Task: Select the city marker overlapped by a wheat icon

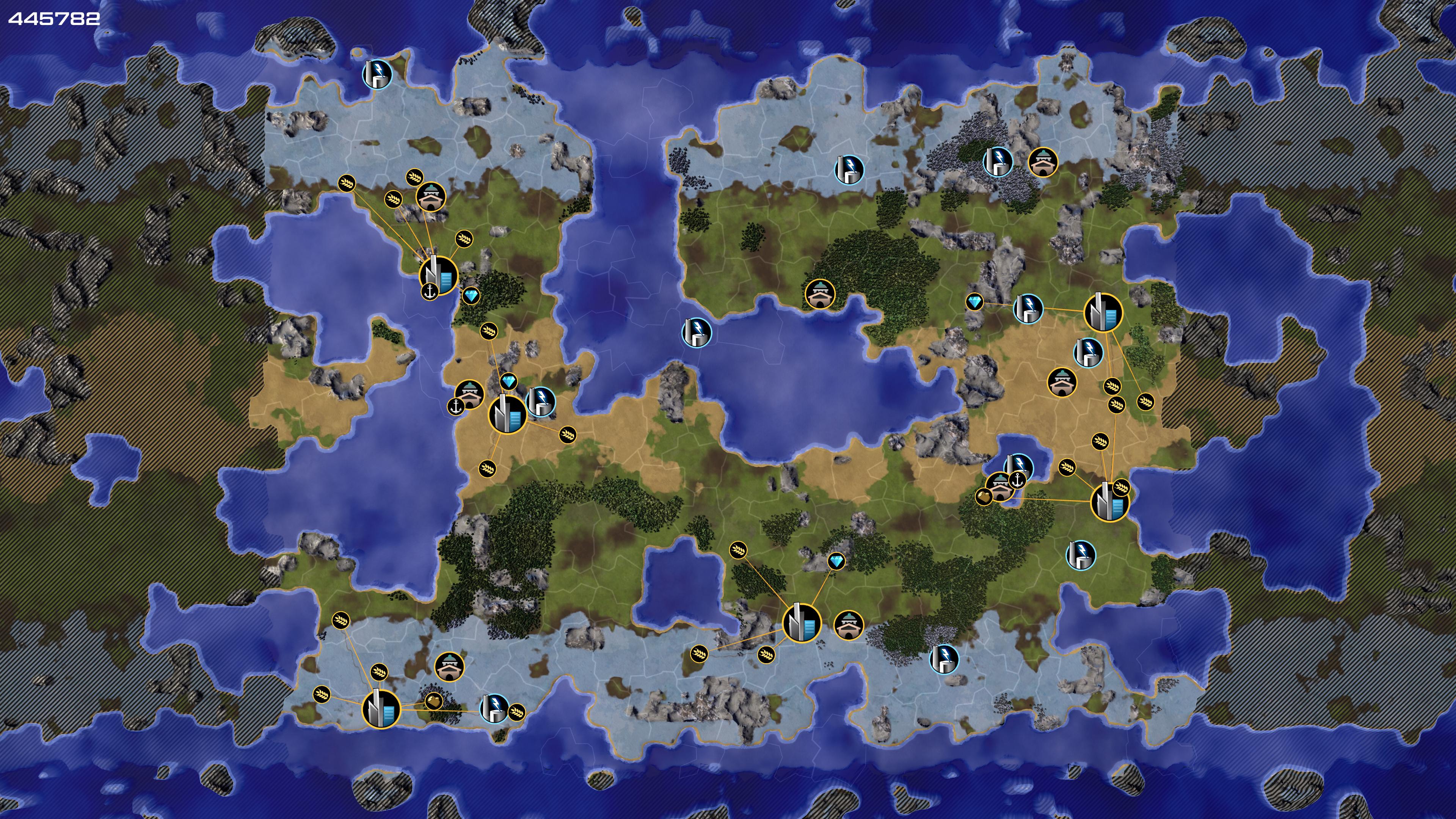Action: [x=1109, y=501]
